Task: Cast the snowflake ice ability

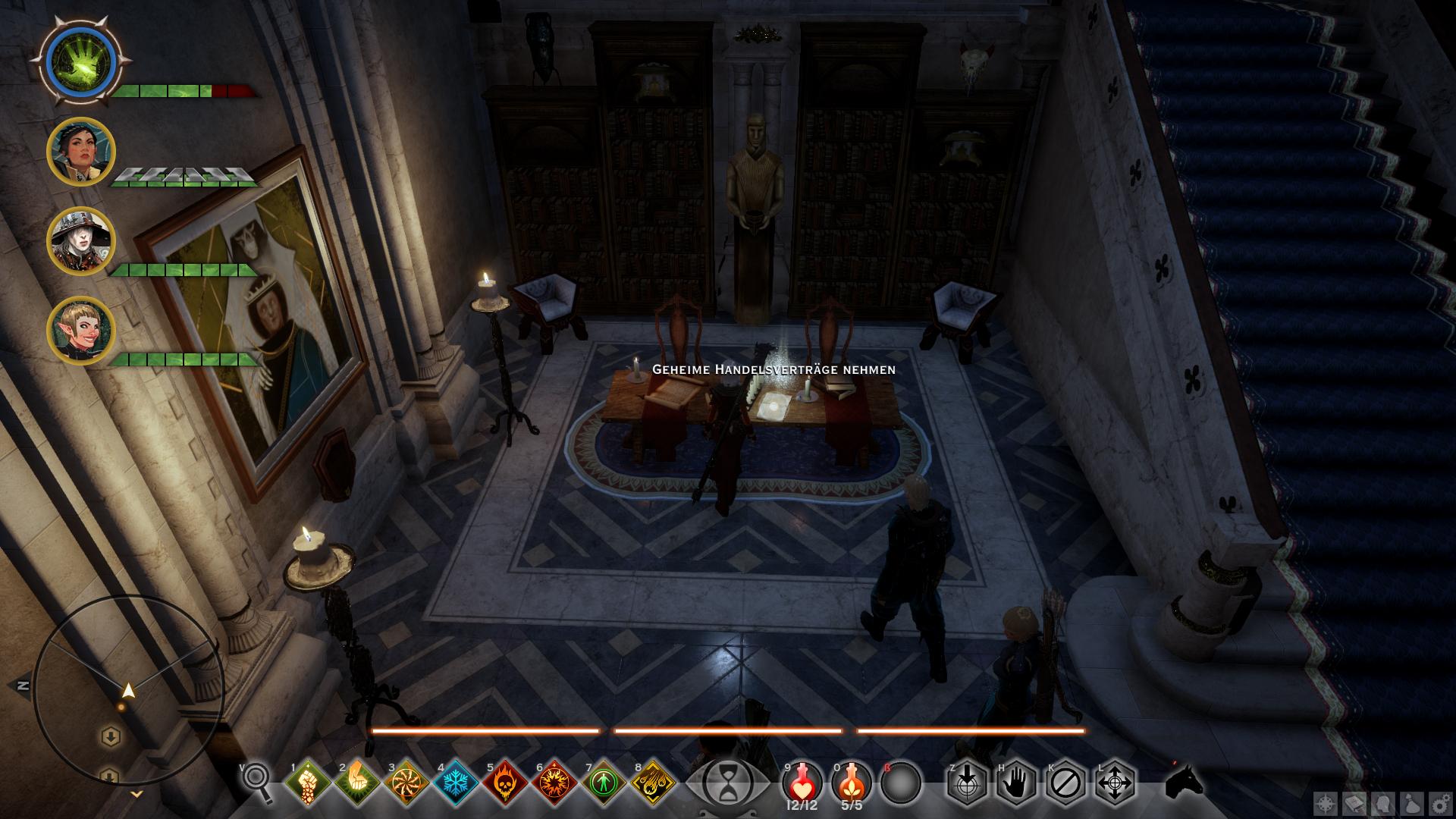Action: click(x=455, y=783)
